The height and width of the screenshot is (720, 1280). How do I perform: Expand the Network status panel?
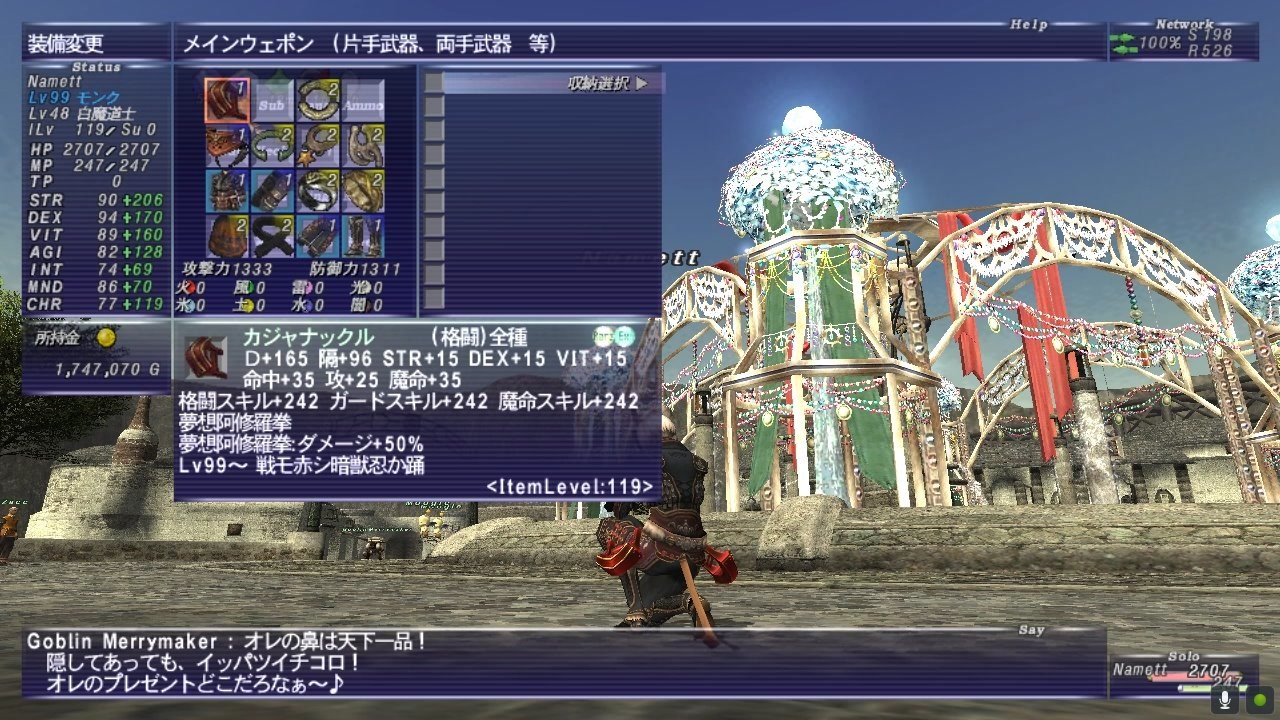[x=1185, y=22]
